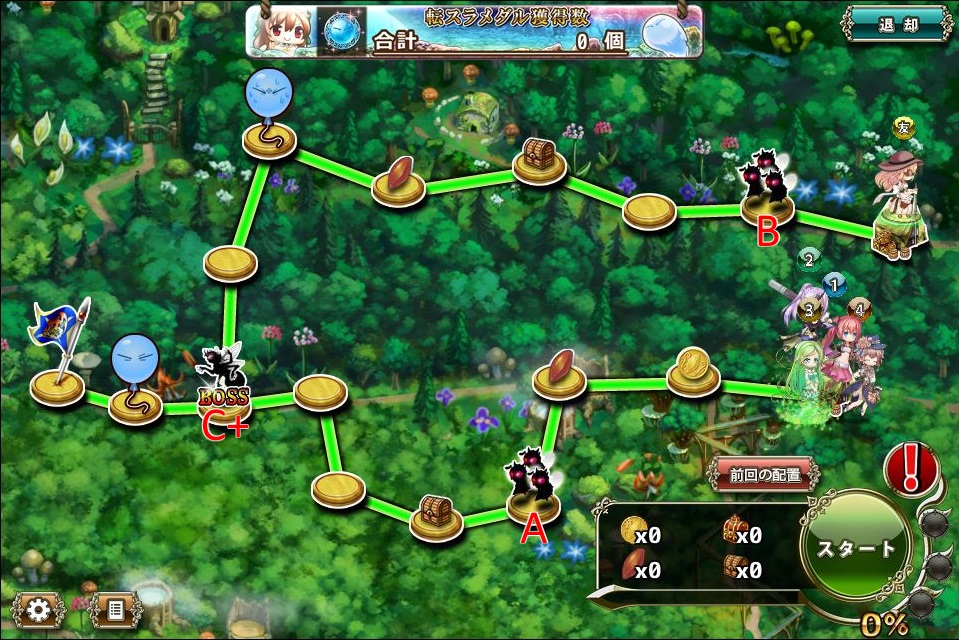959x640 pixels.
Task: Retreat using the 退却 button
Action: (896, 24)
